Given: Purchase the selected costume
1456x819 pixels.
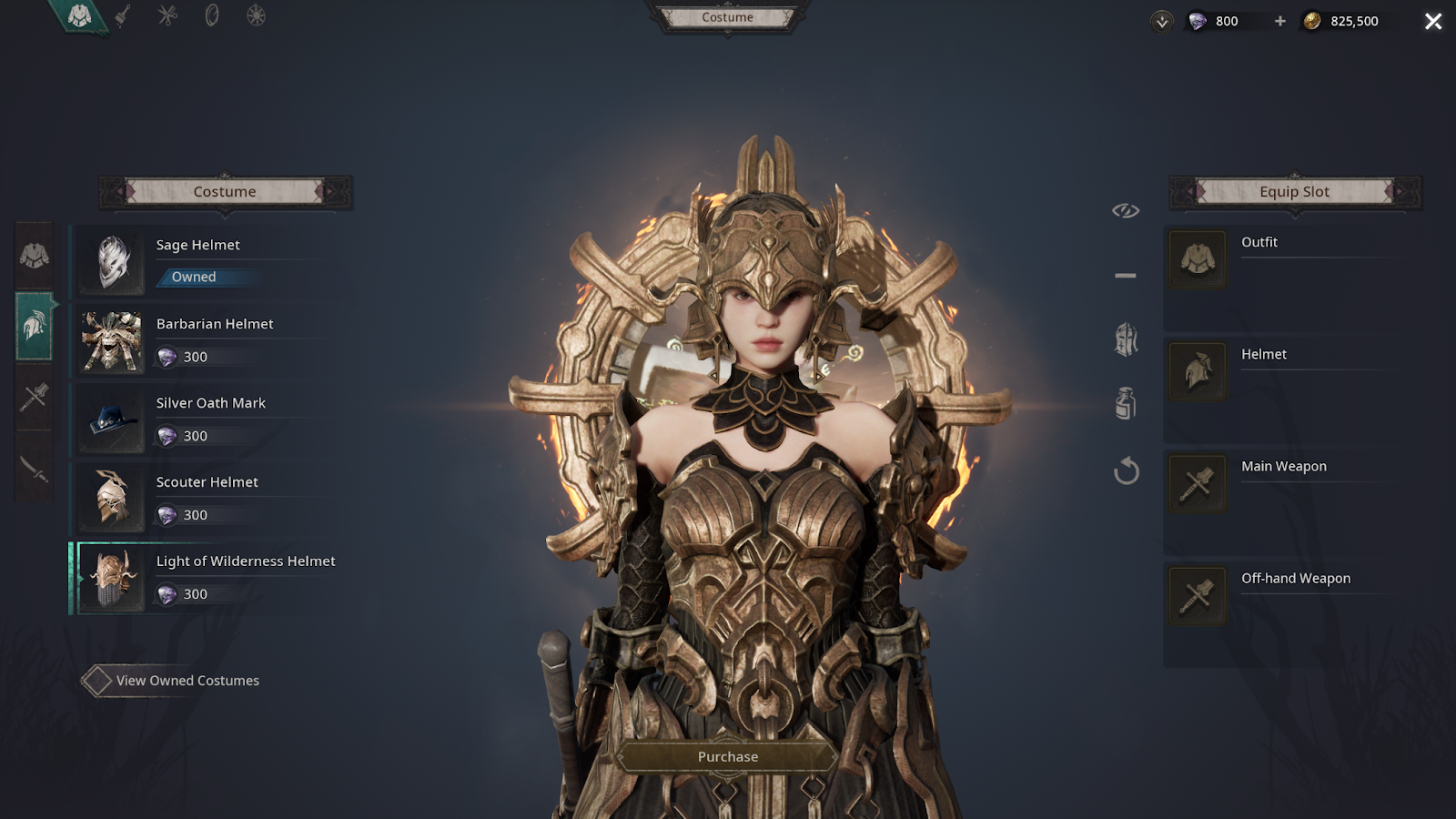Looking at the screenshot, I should coord(727,756).
